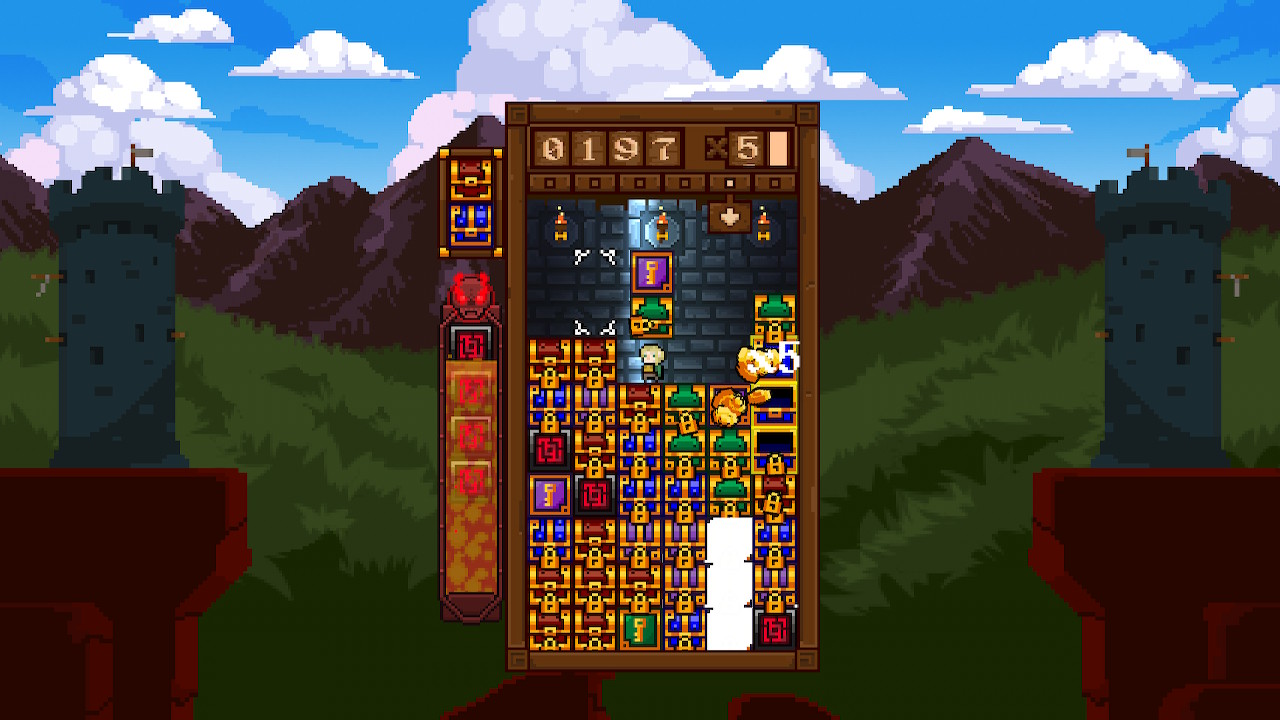Click the red rune tile on the danger meter

pyautogui.click(x=471, y=345)
